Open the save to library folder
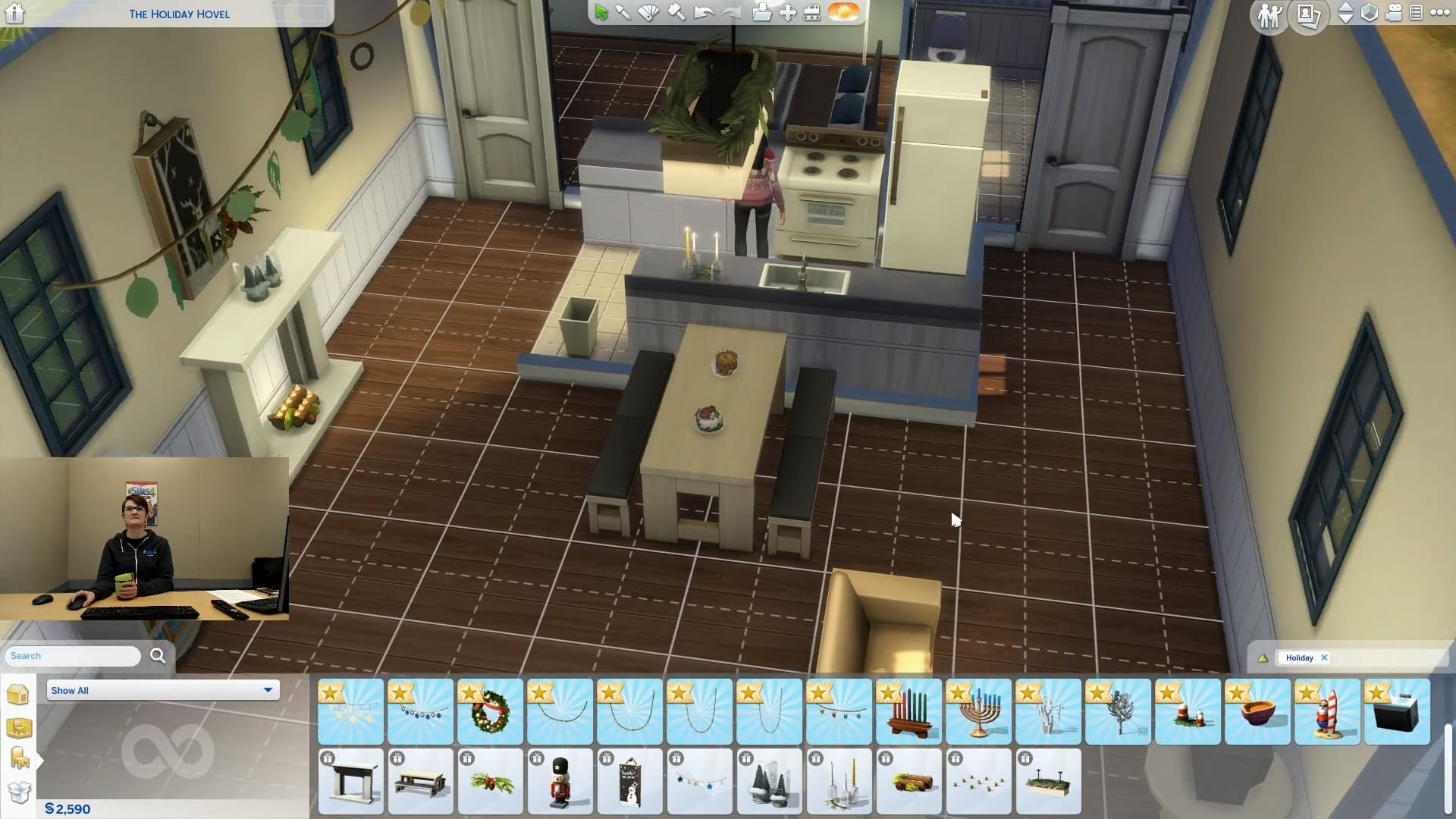The height and width of the screenshot is (819, 1456). tap(761, 13)
